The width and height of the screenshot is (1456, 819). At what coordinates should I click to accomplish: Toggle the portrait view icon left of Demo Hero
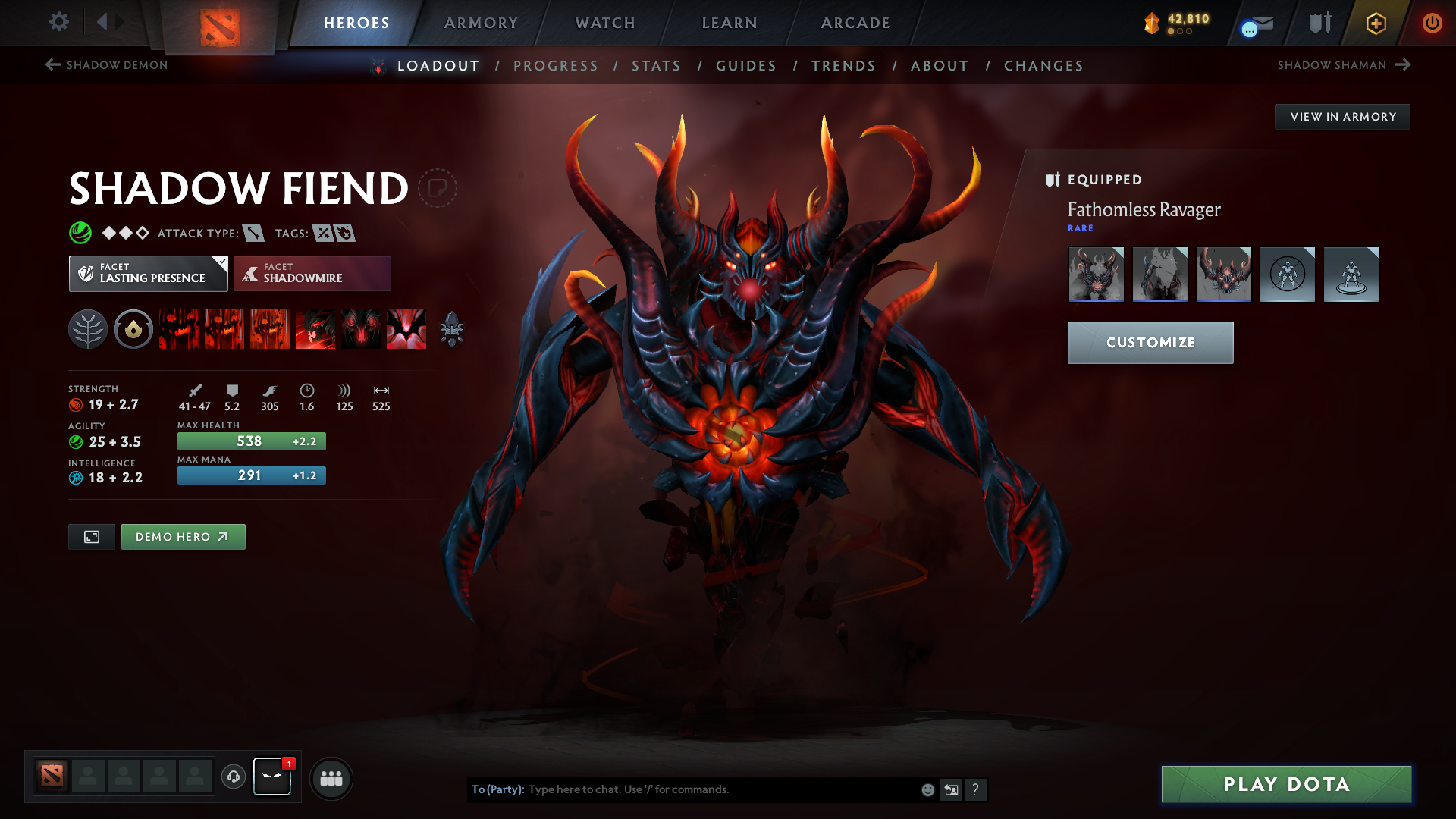(x=91, y=536)
